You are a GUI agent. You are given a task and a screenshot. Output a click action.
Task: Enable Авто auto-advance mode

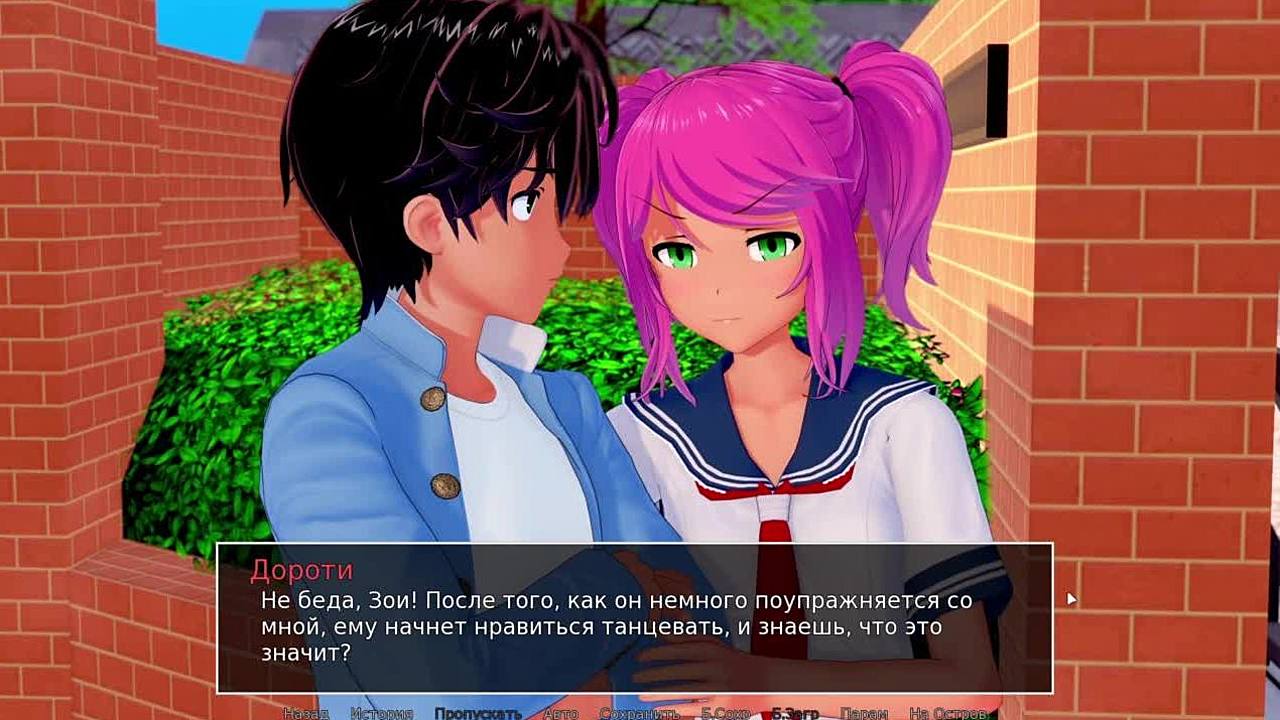[x=560, y=713]
